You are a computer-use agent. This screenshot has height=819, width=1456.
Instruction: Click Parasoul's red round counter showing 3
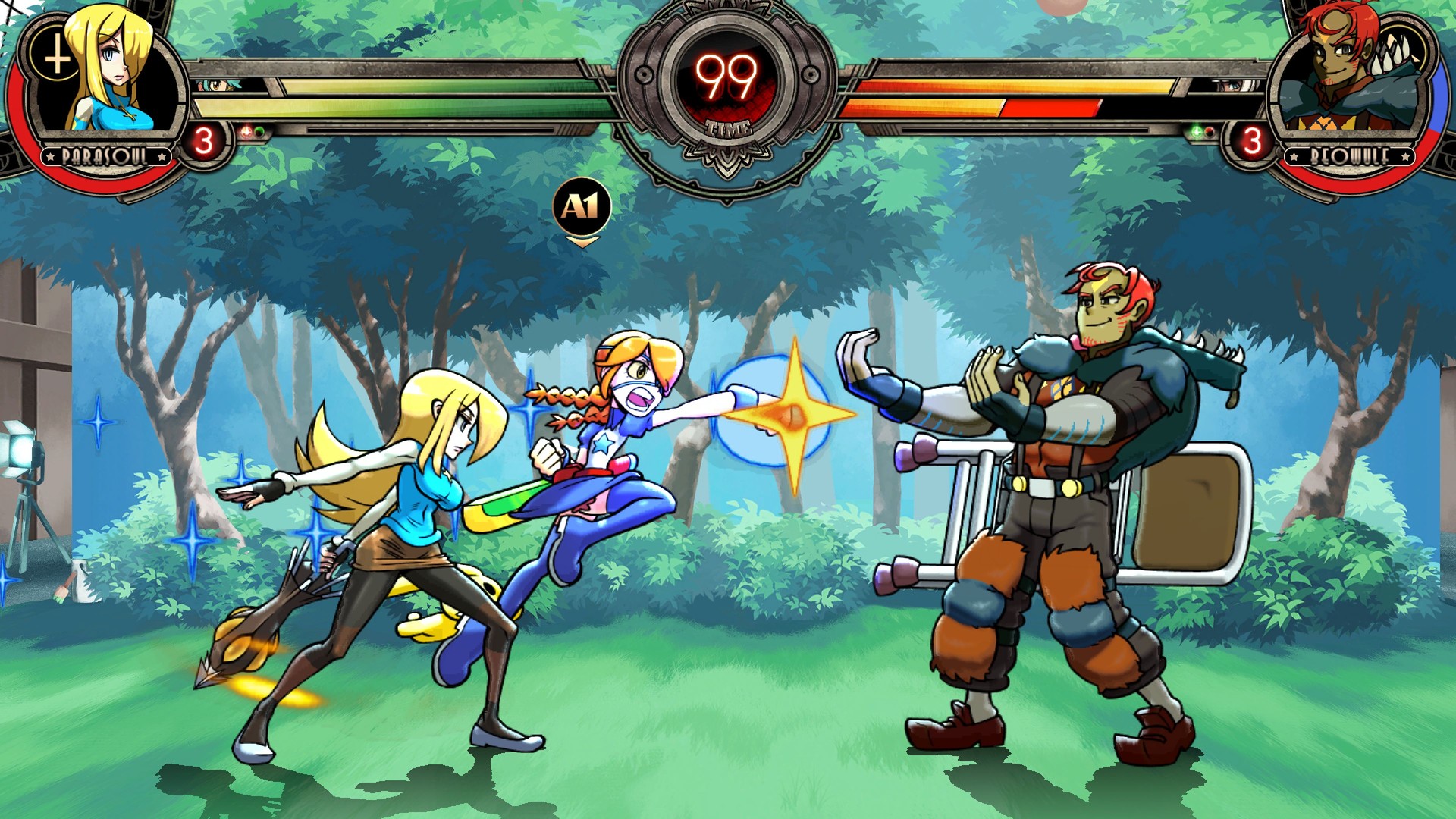pos(204,140)
